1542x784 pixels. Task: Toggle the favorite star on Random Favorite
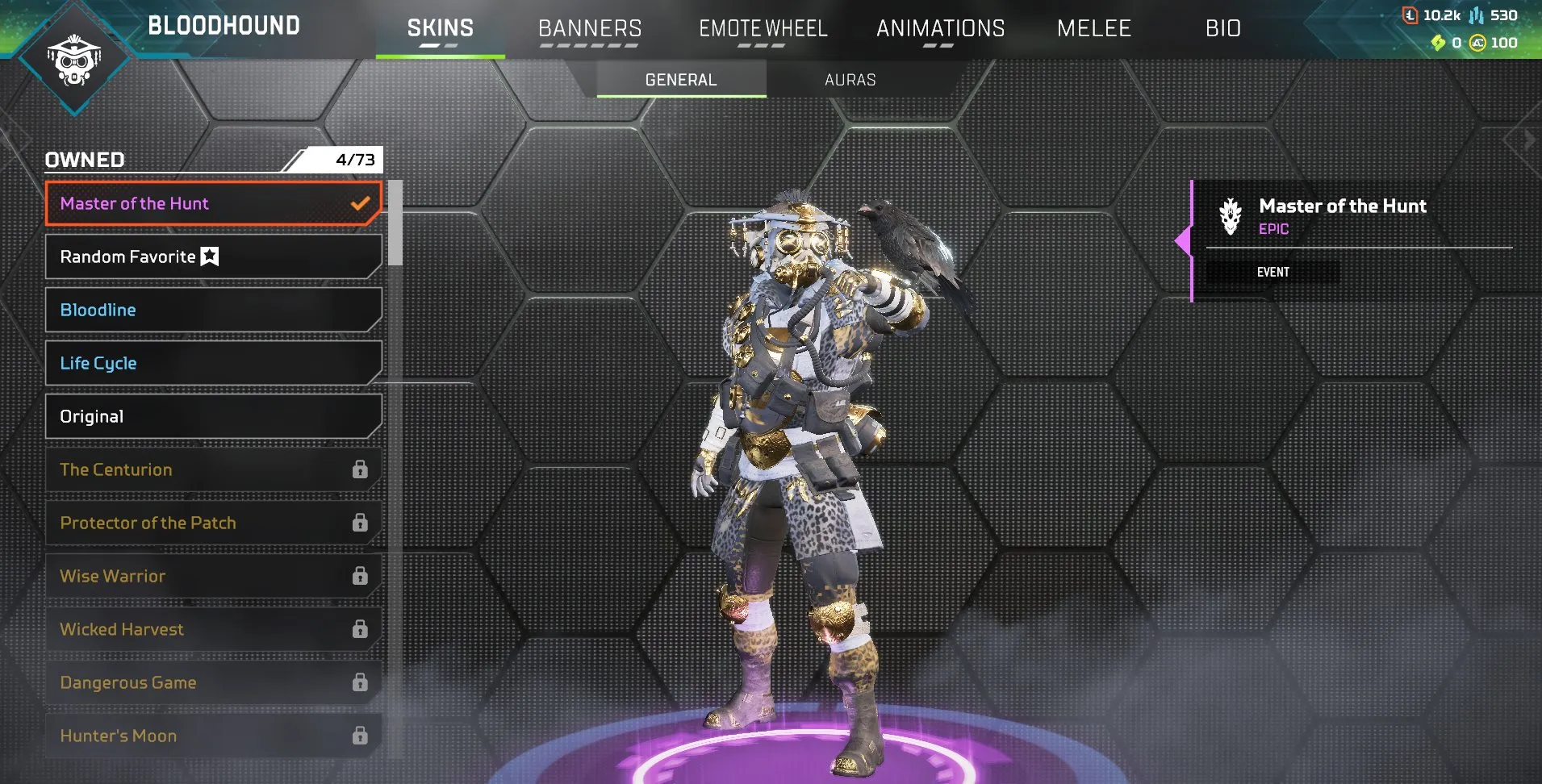coord(208,256)
